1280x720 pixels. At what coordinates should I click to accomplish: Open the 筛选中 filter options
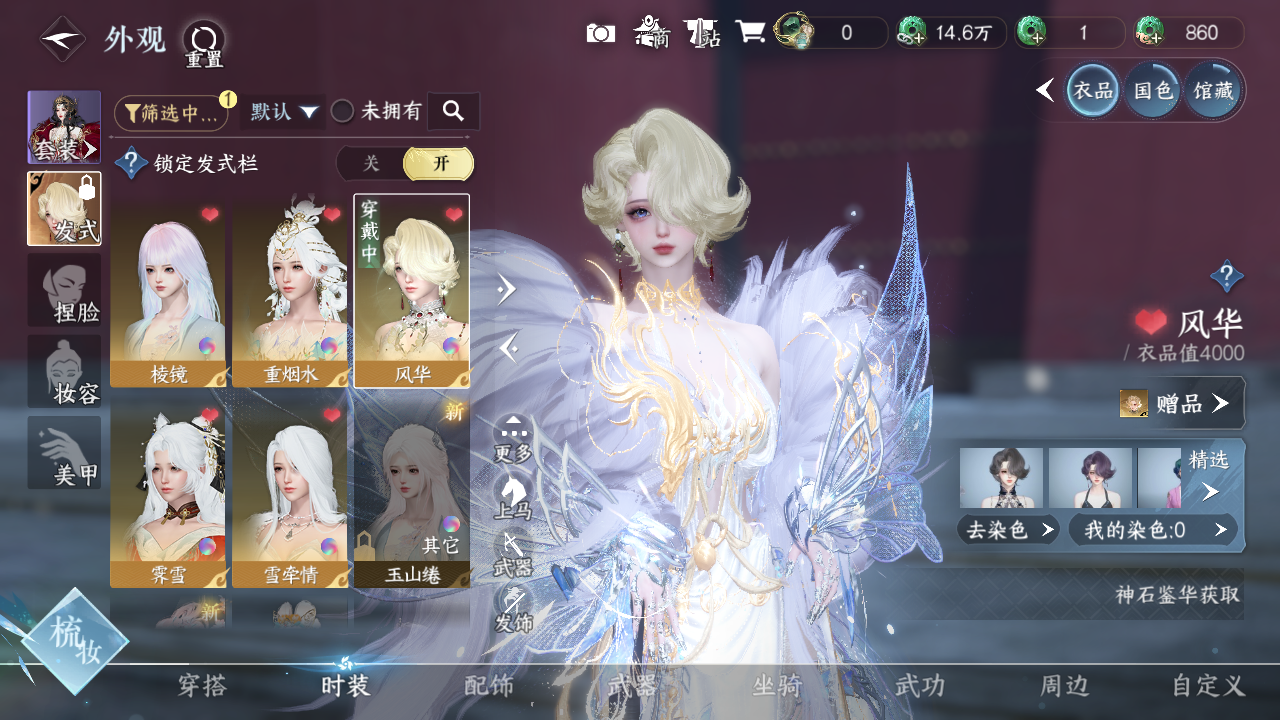(171, 113)
